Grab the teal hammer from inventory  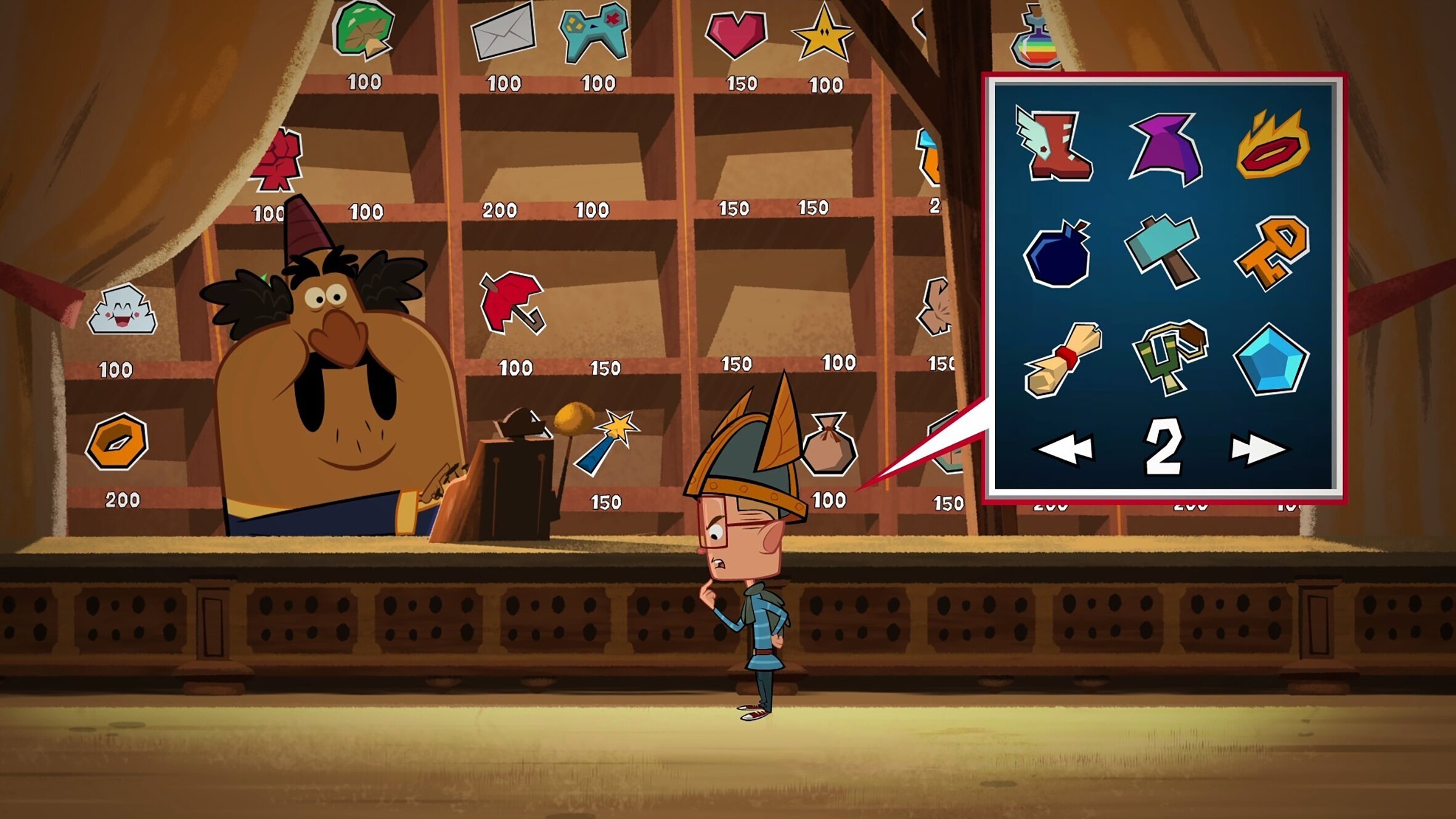(x=1164, y=250)
